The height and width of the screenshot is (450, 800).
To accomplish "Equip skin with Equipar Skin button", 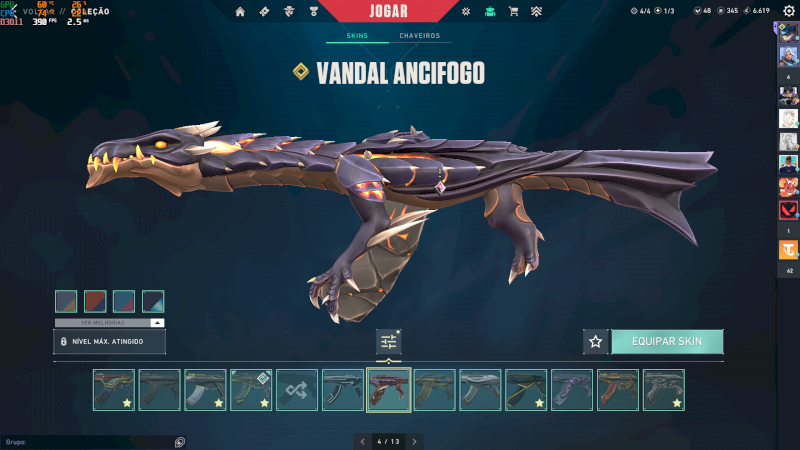I will (666, 341).
